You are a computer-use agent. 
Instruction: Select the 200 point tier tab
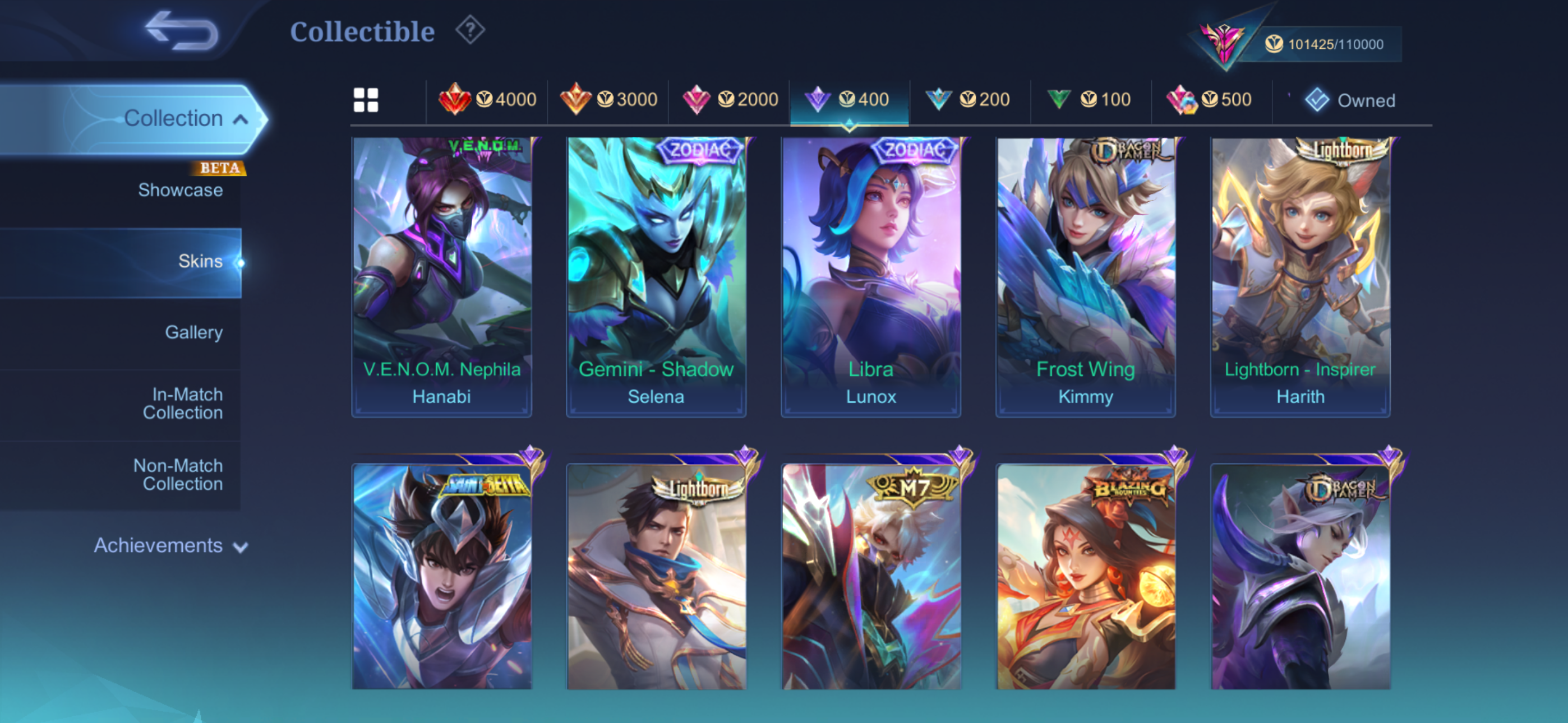click(968, 100)
